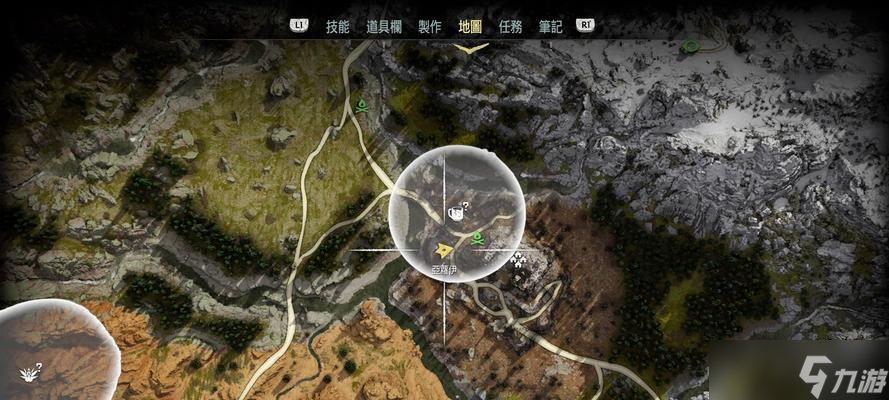Select the green campfire inside the map circle
This screenshot has height=400, width=889.
tap(478, 238)
